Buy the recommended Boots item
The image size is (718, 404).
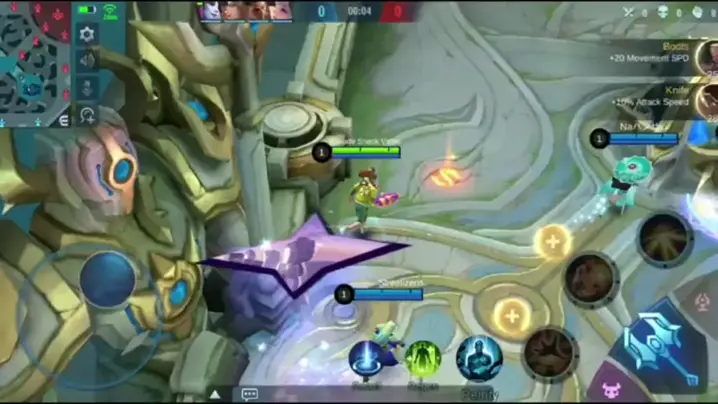[x=706, y=55]
